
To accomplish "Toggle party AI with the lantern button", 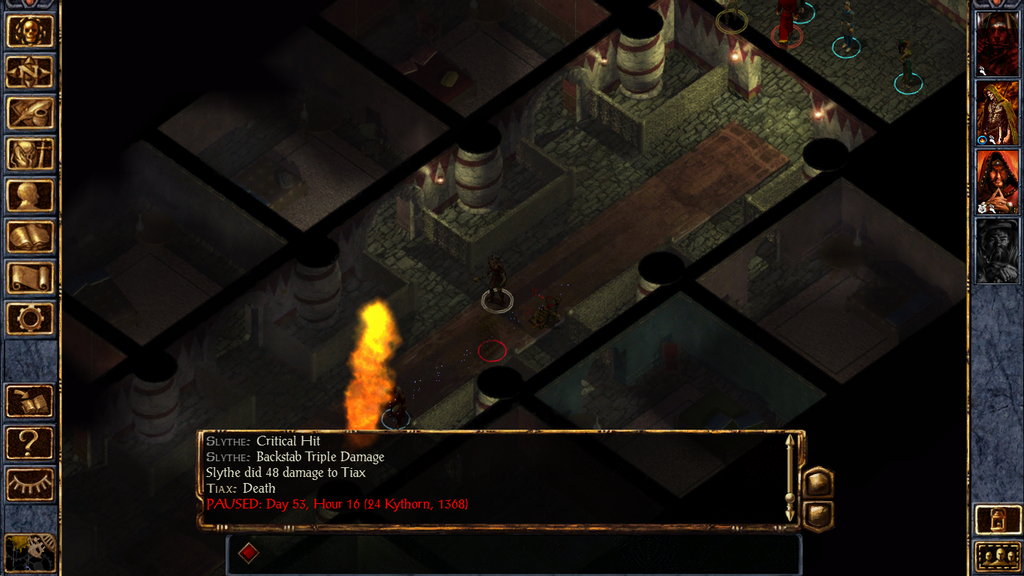I will coord(997,519).
